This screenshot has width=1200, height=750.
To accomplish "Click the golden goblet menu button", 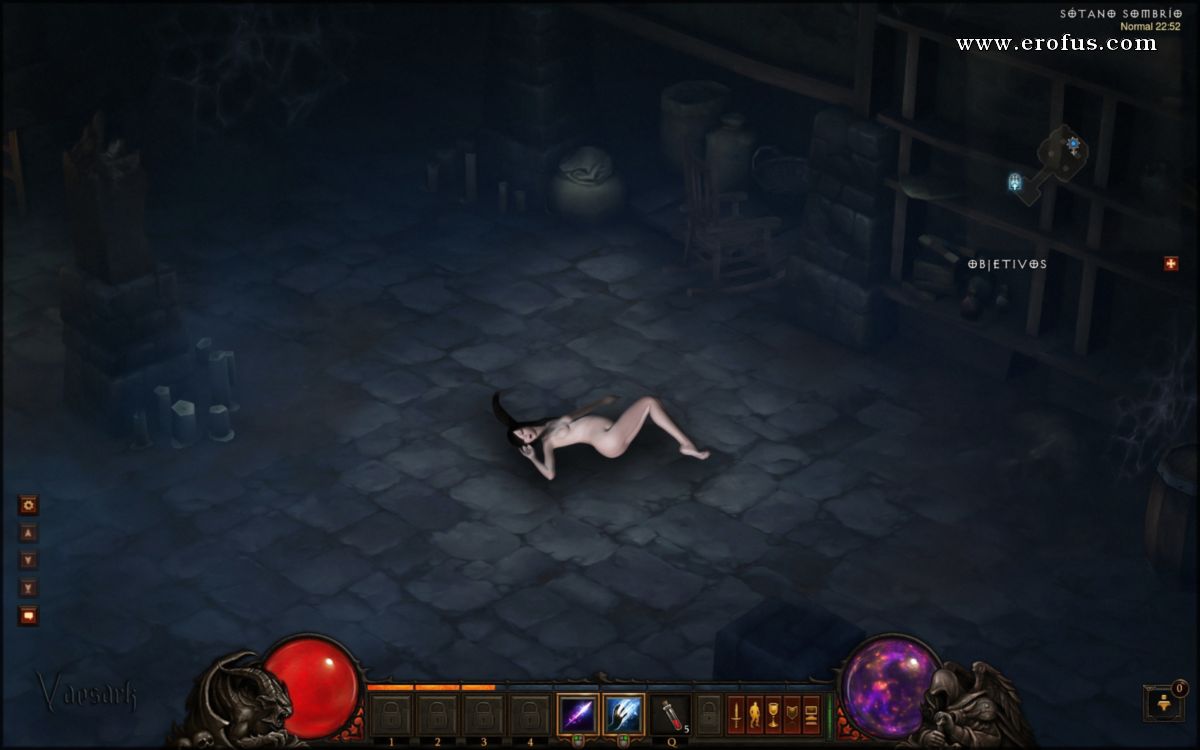I will pyautogui.click(x=773, y=714).
